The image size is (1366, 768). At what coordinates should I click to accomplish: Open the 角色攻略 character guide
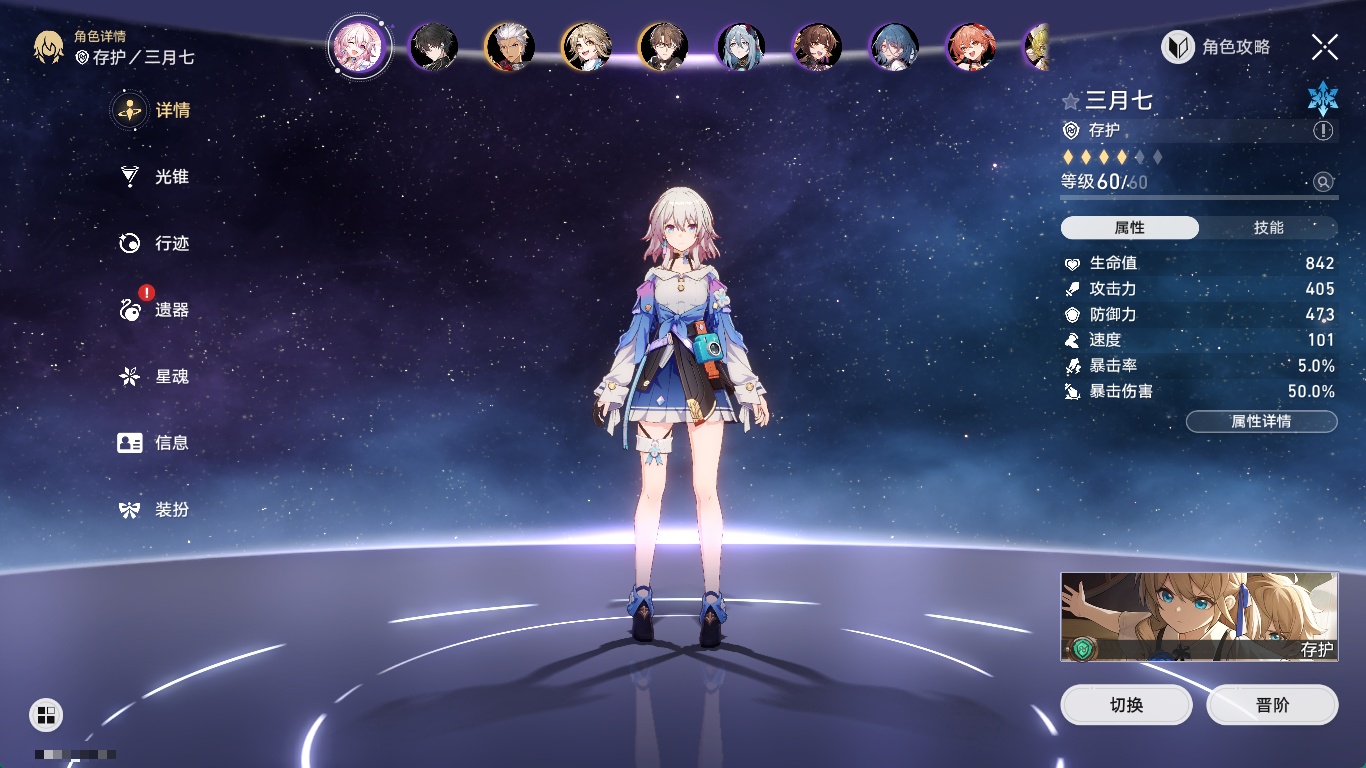tap(1216, 47)
